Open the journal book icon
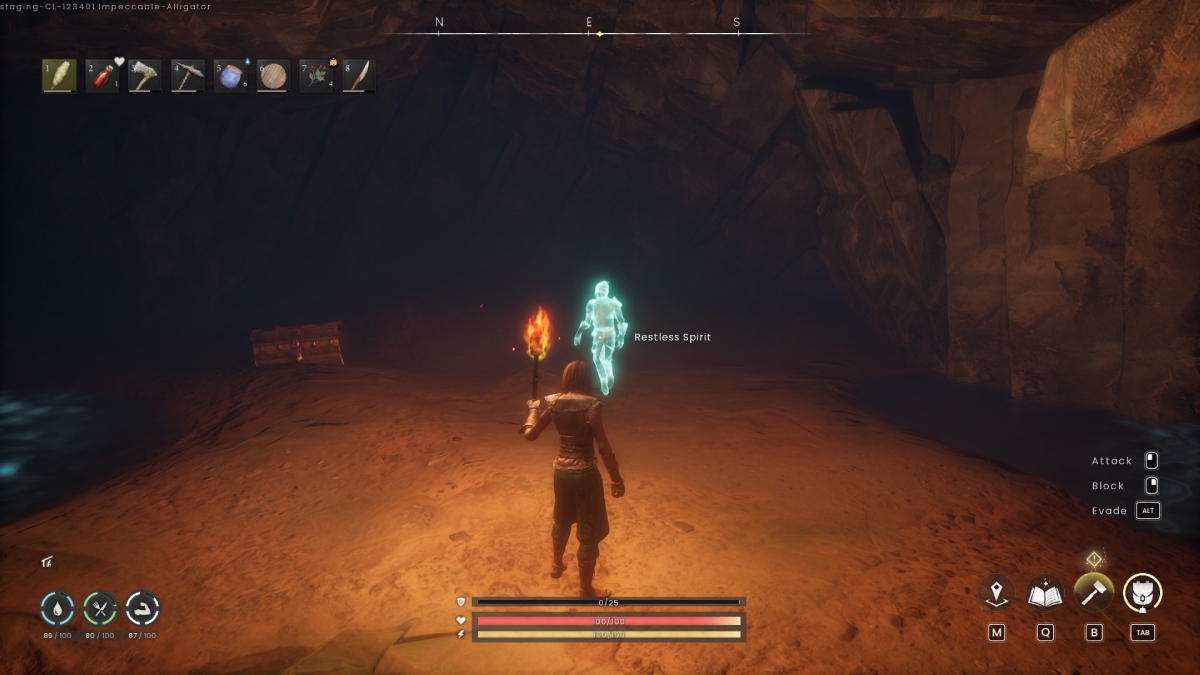Viewport: 1200px width, 675px height. click(1045, 592)
